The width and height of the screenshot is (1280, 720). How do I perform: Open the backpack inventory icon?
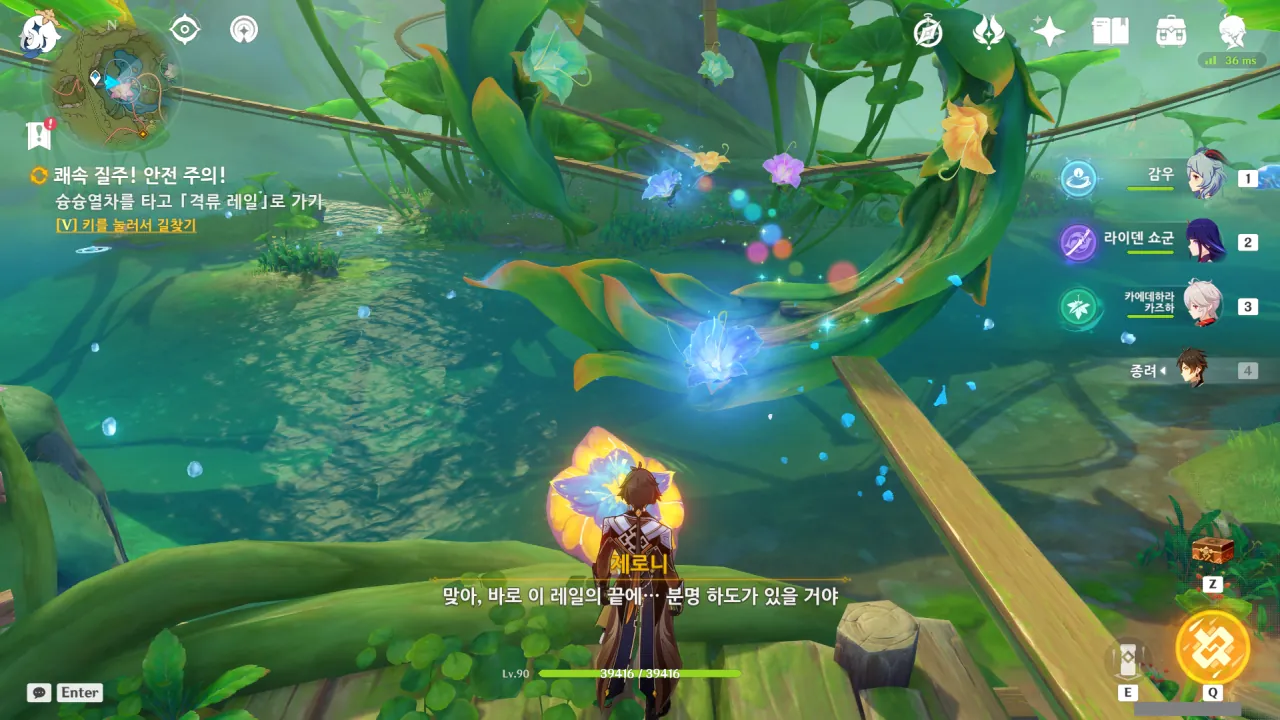point(1171,32)
